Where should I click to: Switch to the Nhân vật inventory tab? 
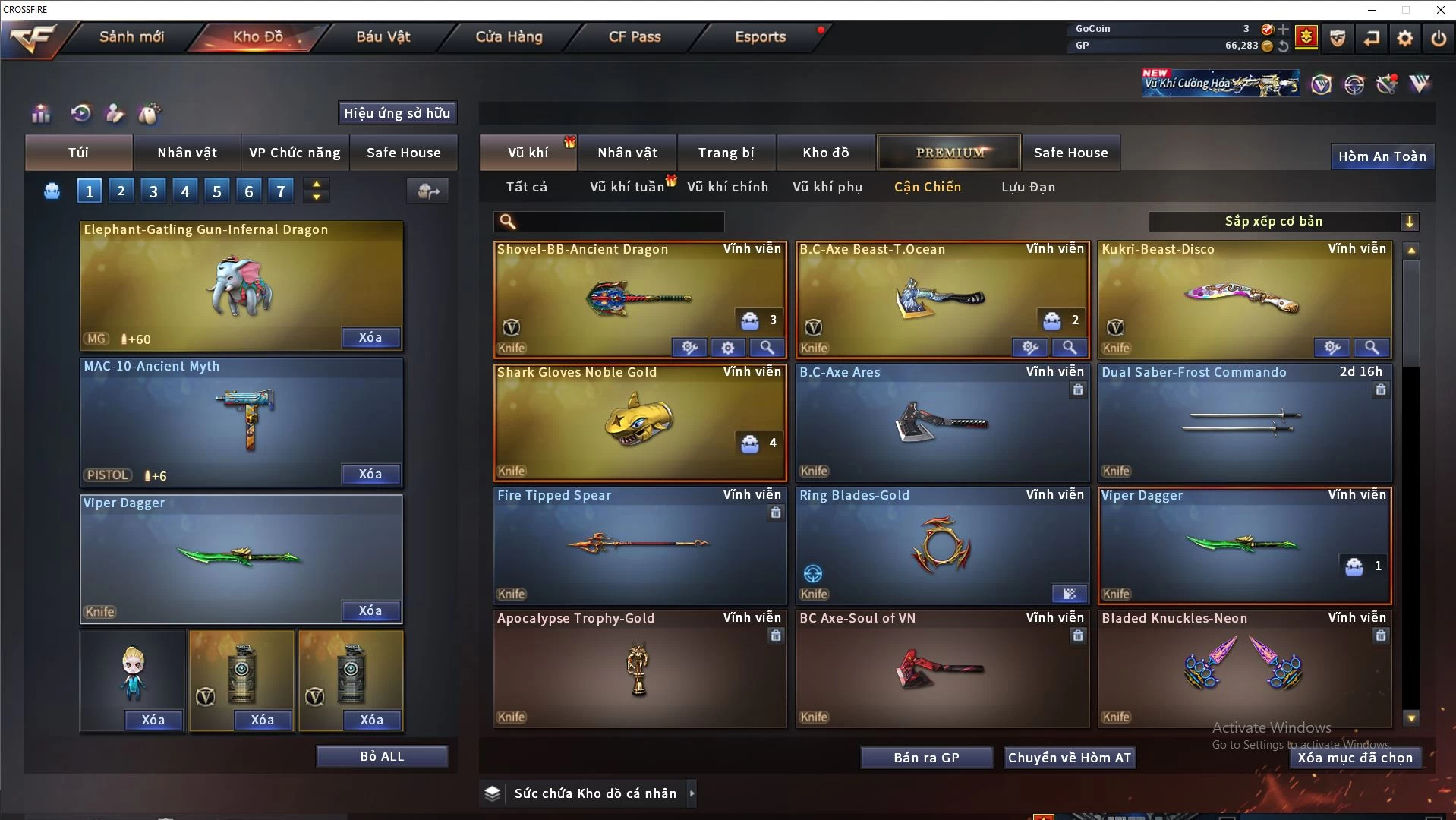pyautogui.click(x=627, y=153)
